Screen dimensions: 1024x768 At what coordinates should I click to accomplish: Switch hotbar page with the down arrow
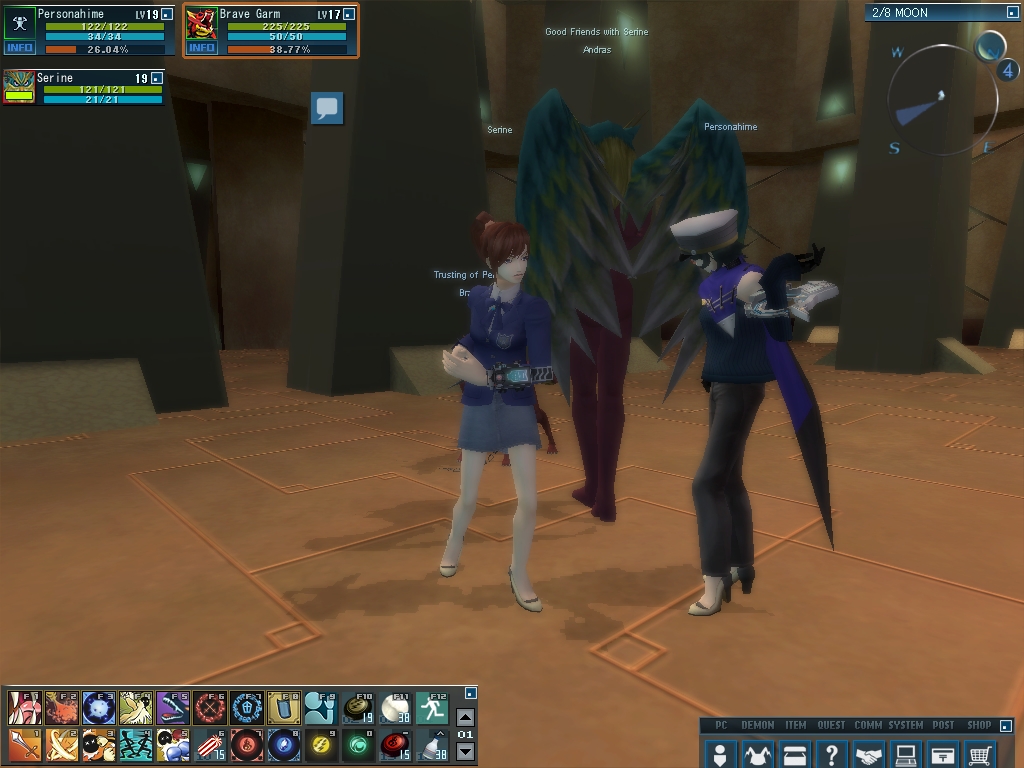tap(465, 751)
